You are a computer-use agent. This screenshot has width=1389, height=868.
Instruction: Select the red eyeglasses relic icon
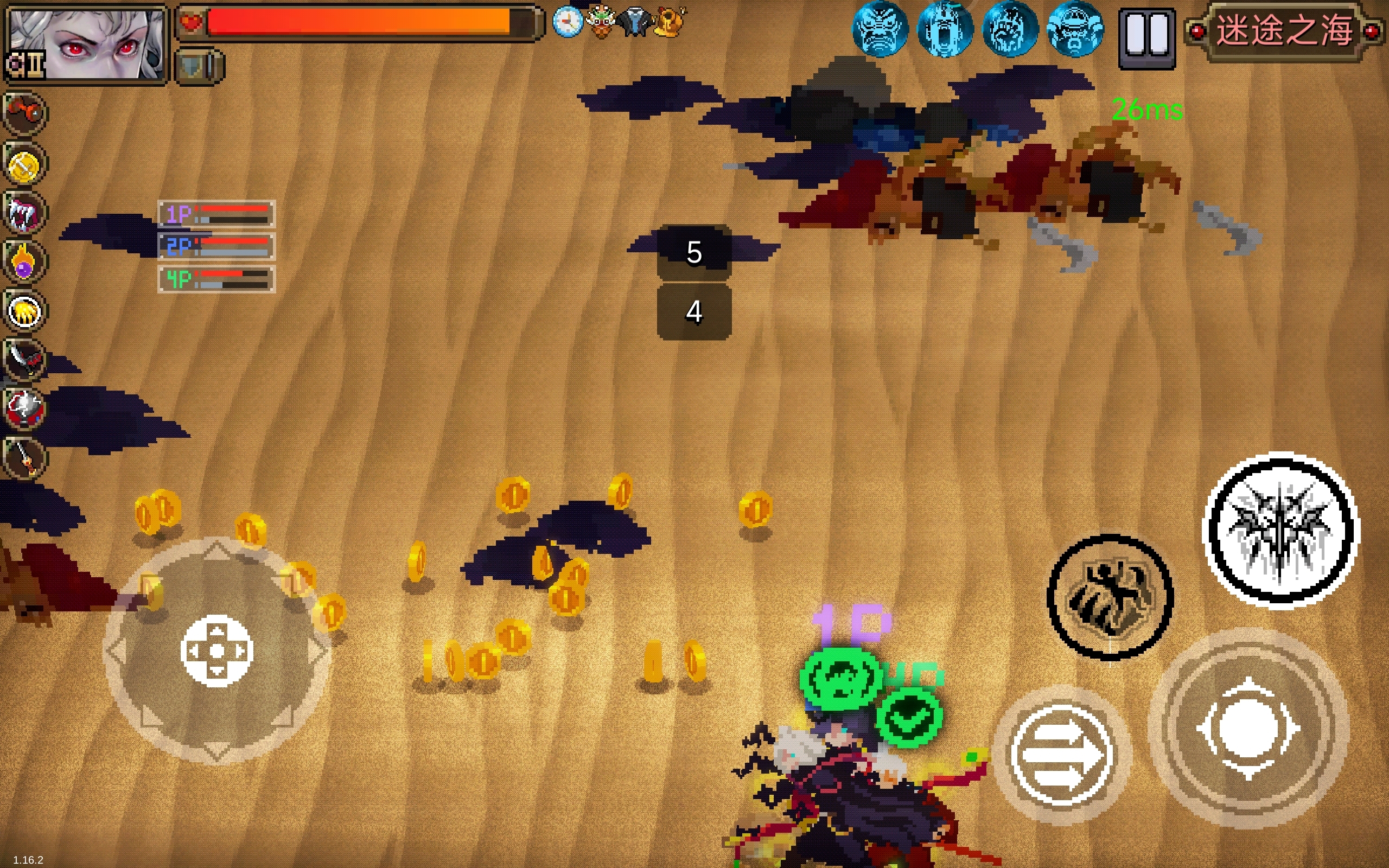24,113
